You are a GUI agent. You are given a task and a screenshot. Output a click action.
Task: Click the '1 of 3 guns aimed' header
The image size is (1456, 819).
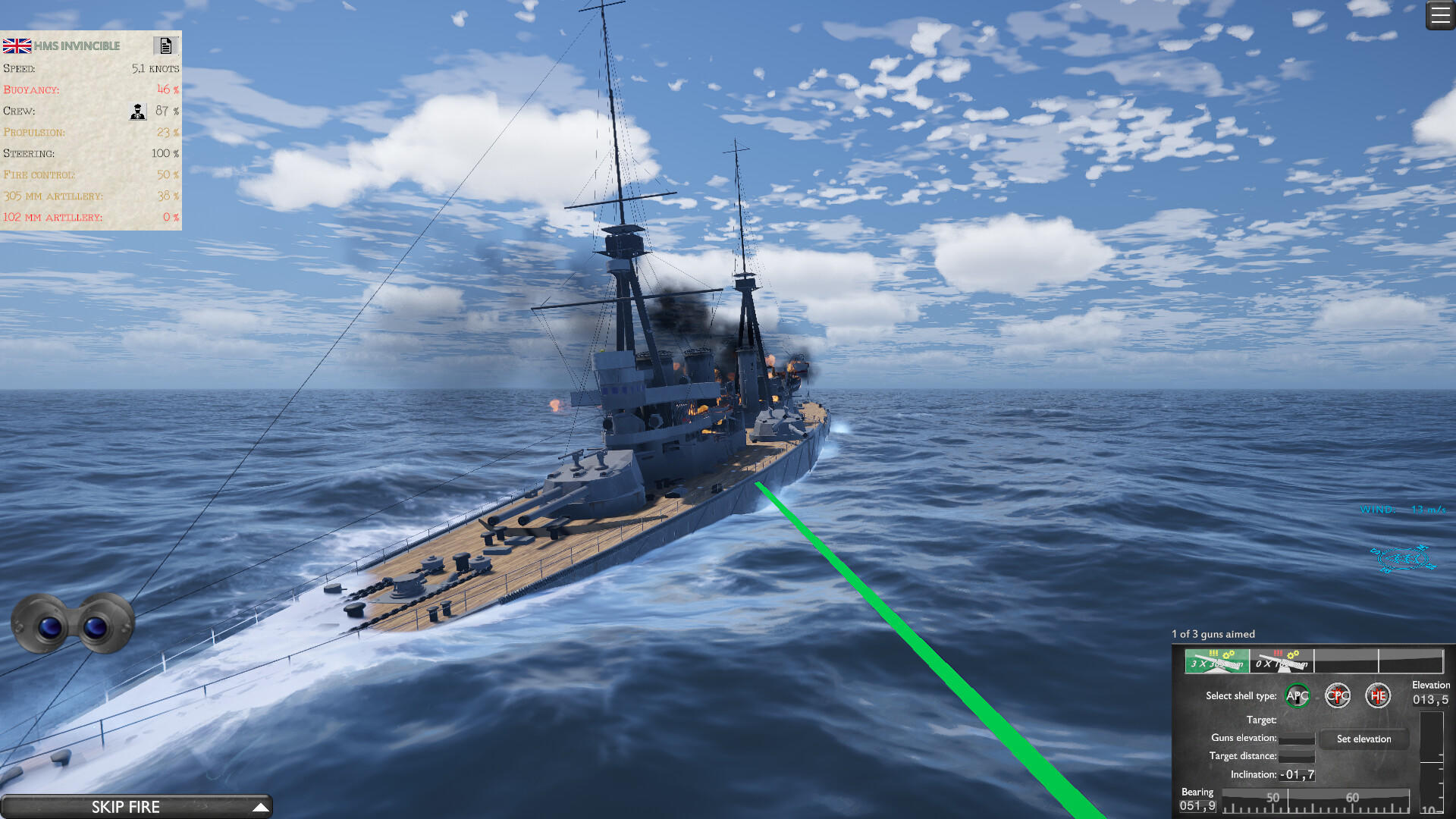[x=1213, y=634]
